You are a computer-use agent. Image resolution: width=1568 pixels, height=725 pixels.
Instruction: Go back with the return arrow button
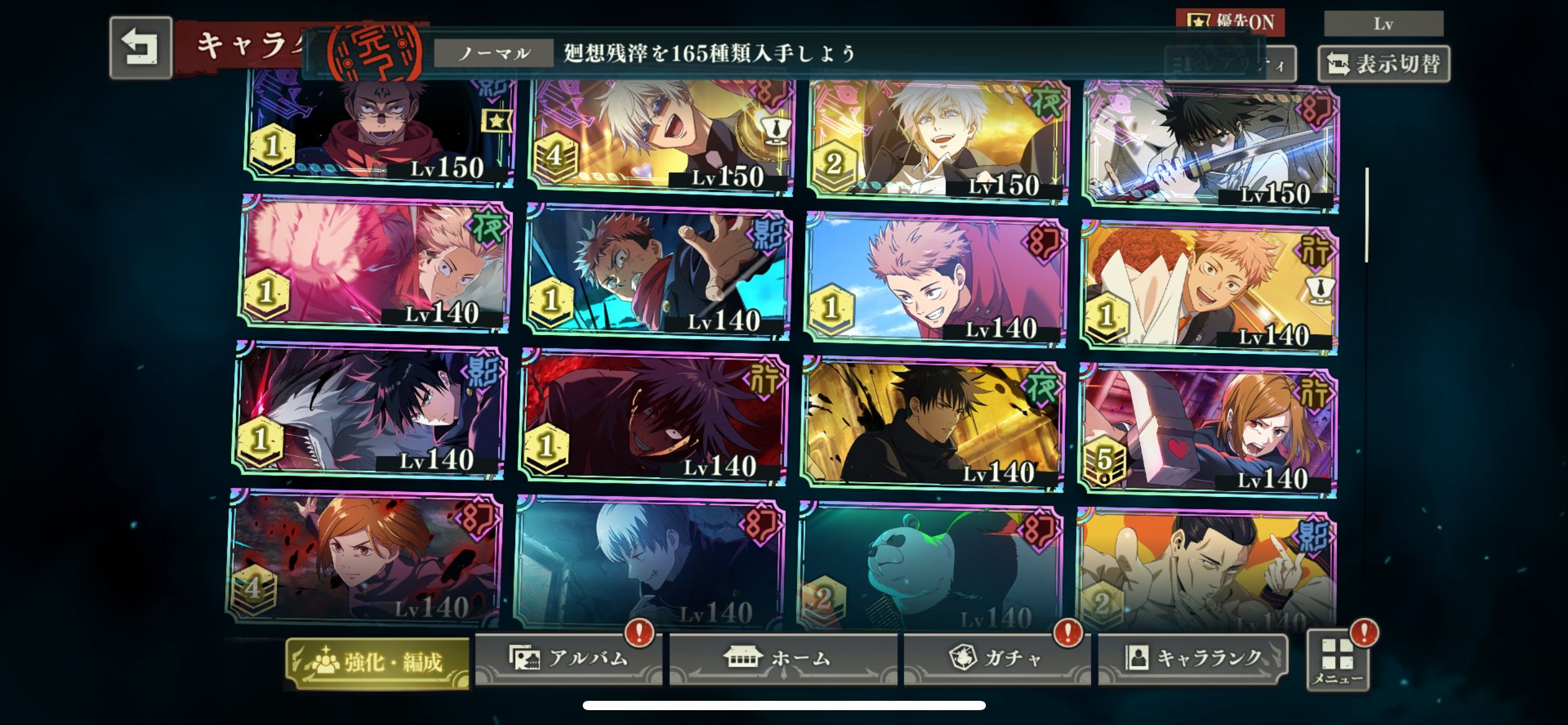click(141, 48)
